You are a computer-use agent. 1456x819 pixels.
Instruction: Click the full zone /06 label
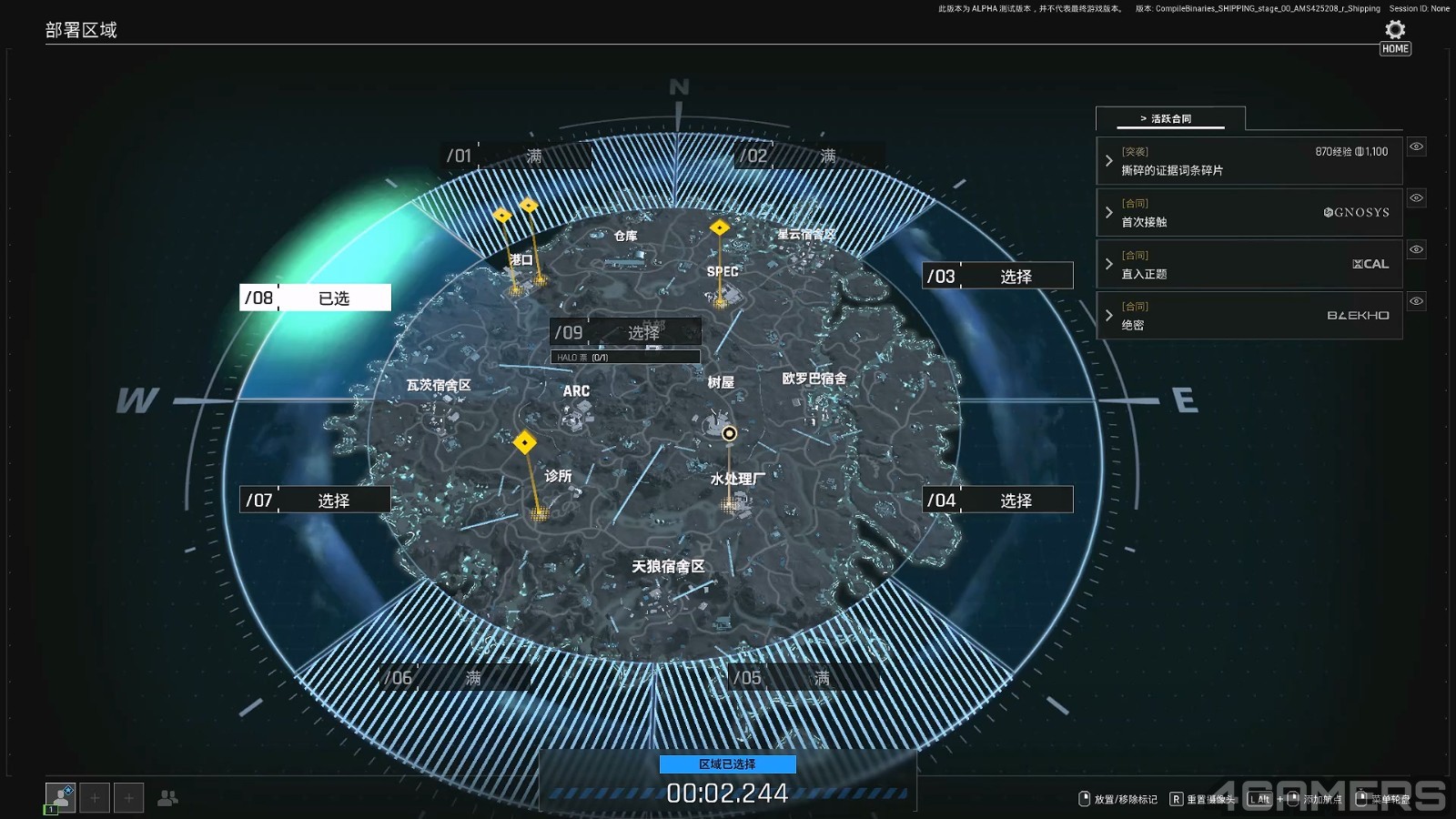(x=455, y=678)
